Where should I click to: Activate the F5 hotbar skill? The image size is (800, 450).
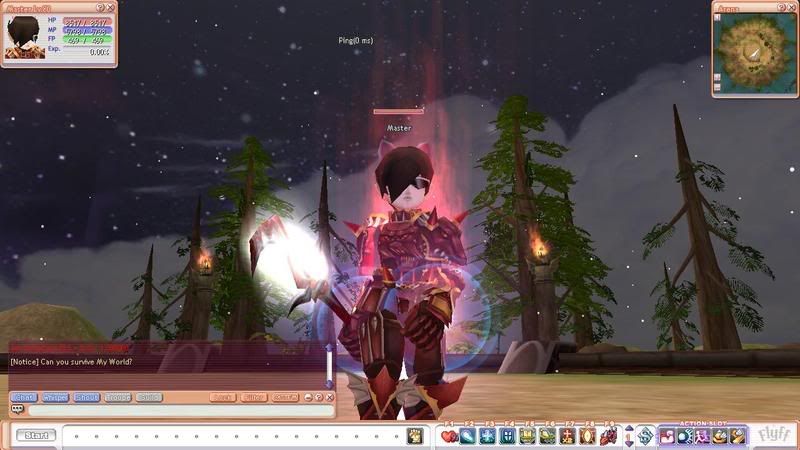click(527, 436)
